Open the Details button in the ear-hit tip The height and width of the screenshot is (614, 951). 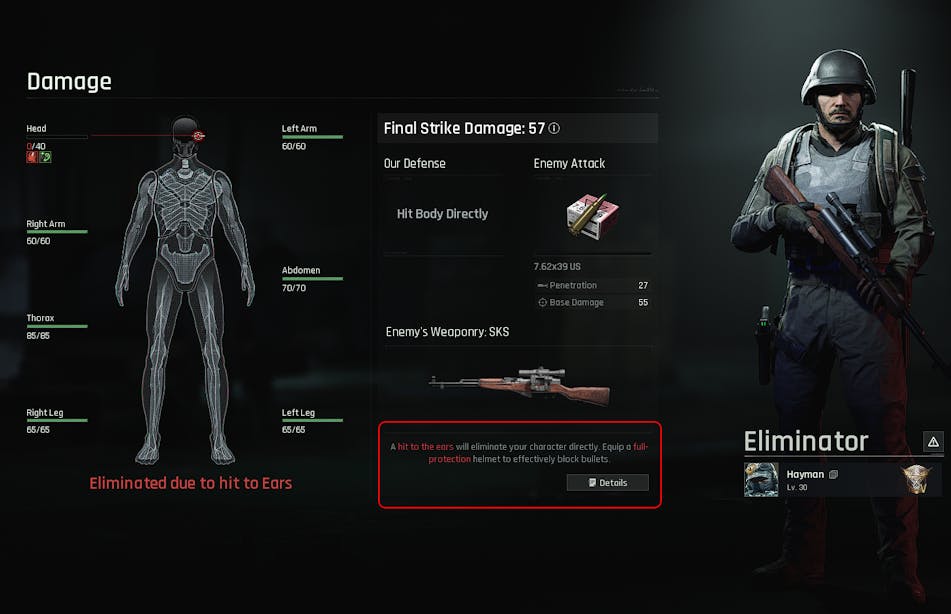tap(607, 482)
